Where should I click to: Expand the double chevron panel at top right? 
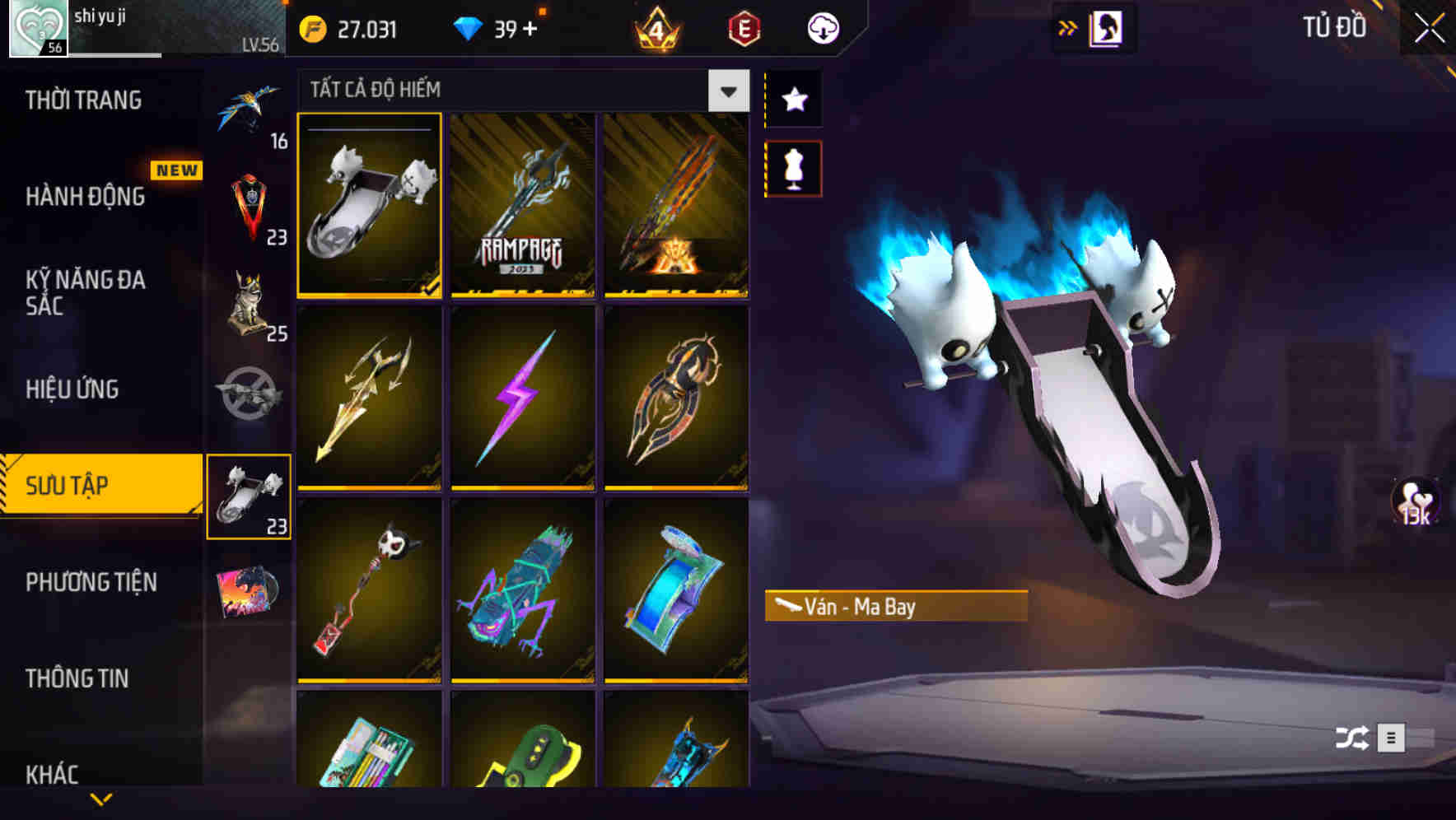tap(1068, 26)
